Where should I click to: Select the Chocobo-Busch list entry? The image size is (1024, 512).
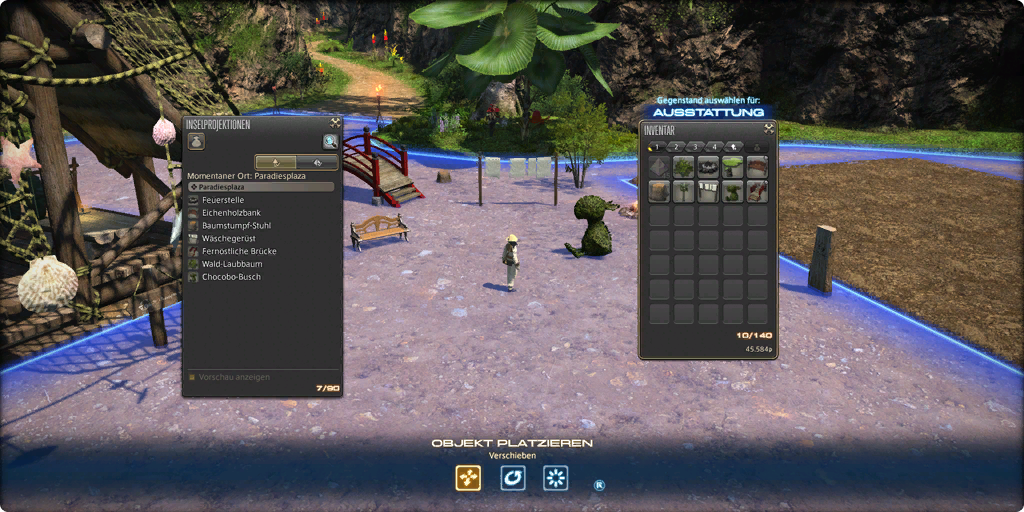(230, 277)
